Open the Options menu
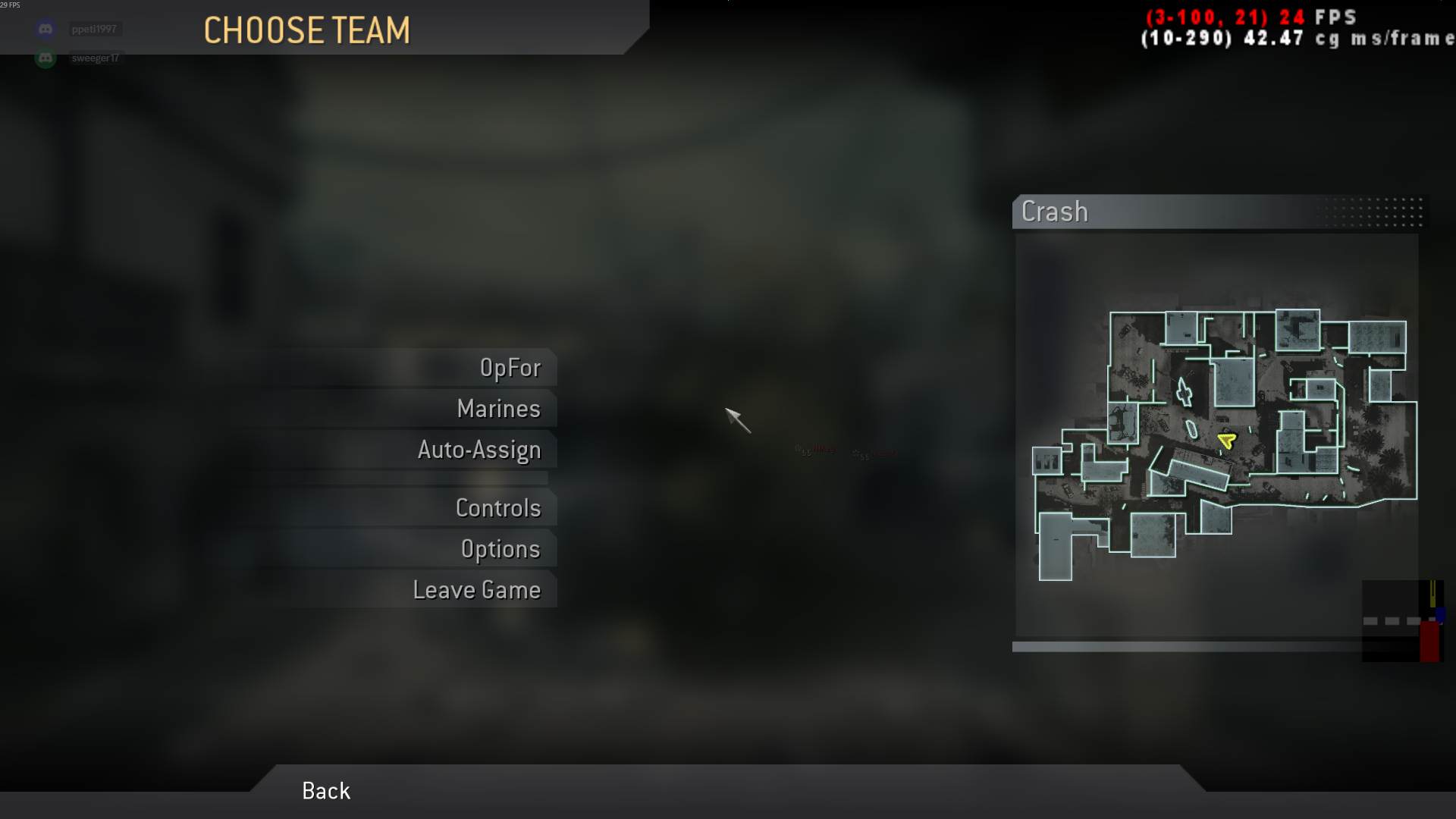1456x819 pixels. pos(501,548)
